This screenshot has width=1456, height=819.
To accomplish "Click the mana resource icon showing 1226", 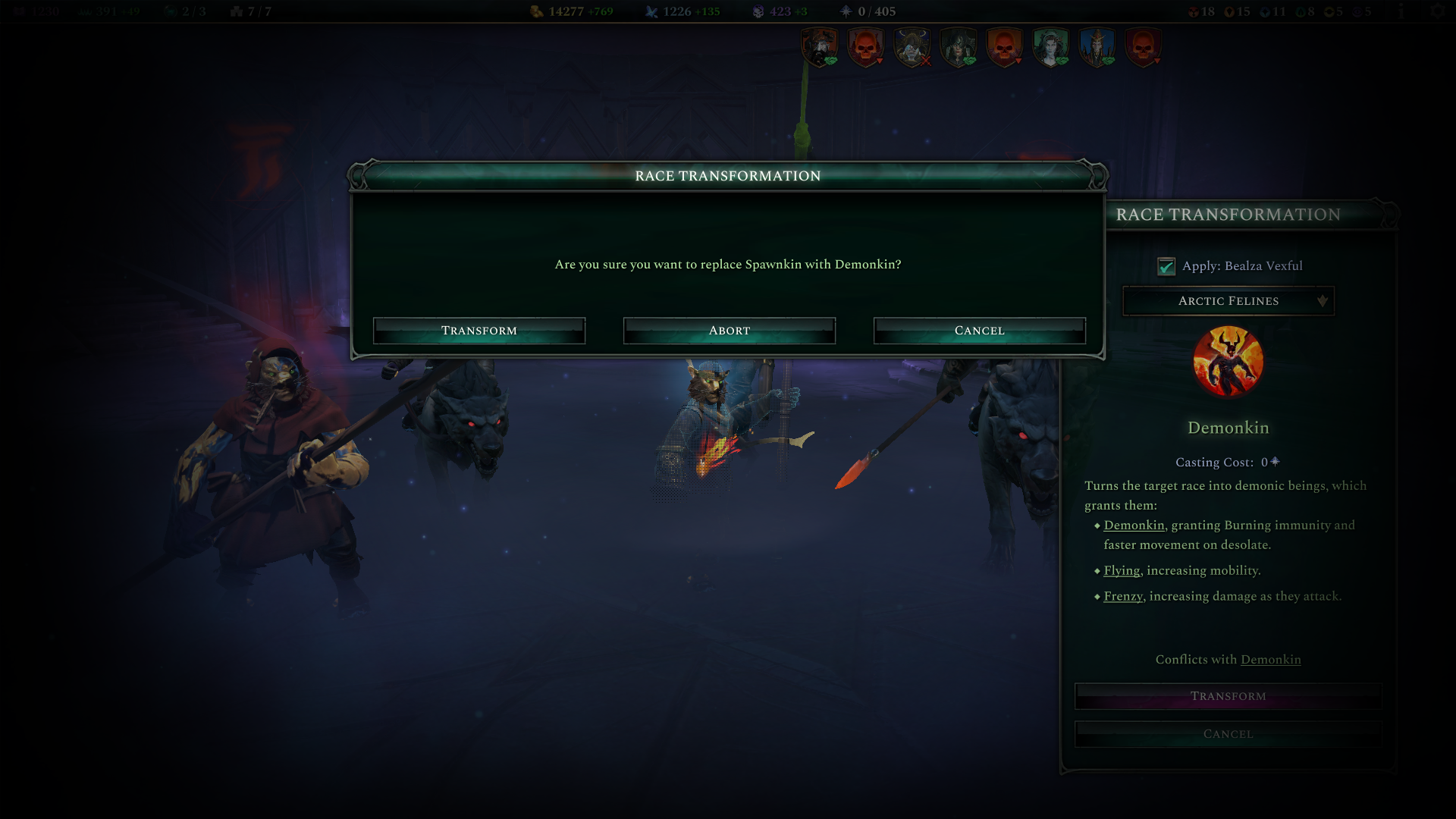I will [651, 11].
